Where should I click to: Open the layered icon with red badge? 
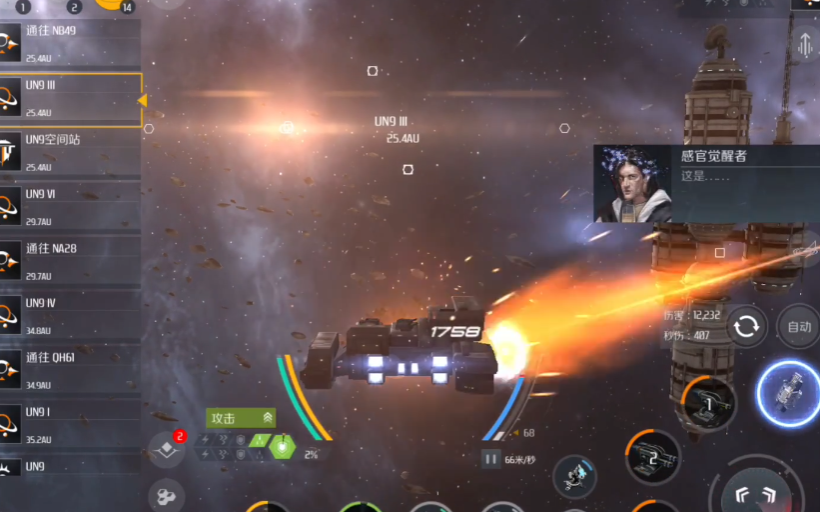[166, 449]
